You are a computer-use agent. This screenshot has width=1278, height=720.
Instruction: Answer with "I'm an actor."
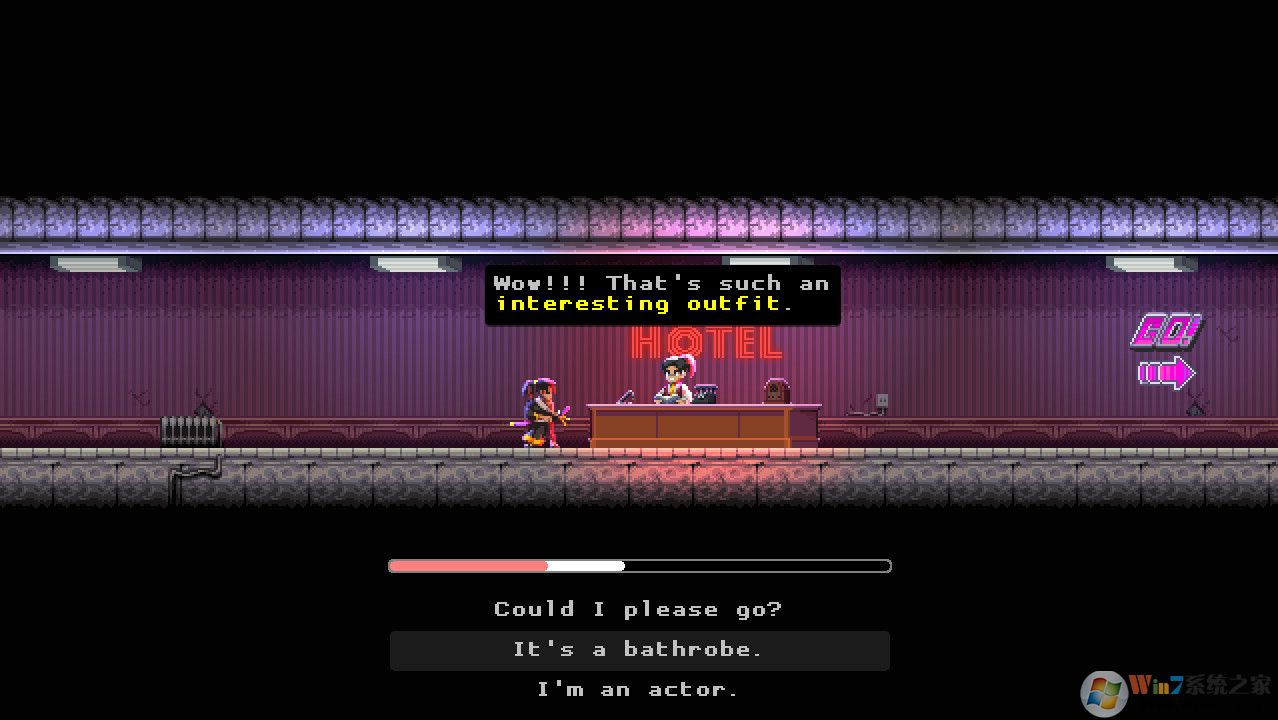[x=638, y=689]
